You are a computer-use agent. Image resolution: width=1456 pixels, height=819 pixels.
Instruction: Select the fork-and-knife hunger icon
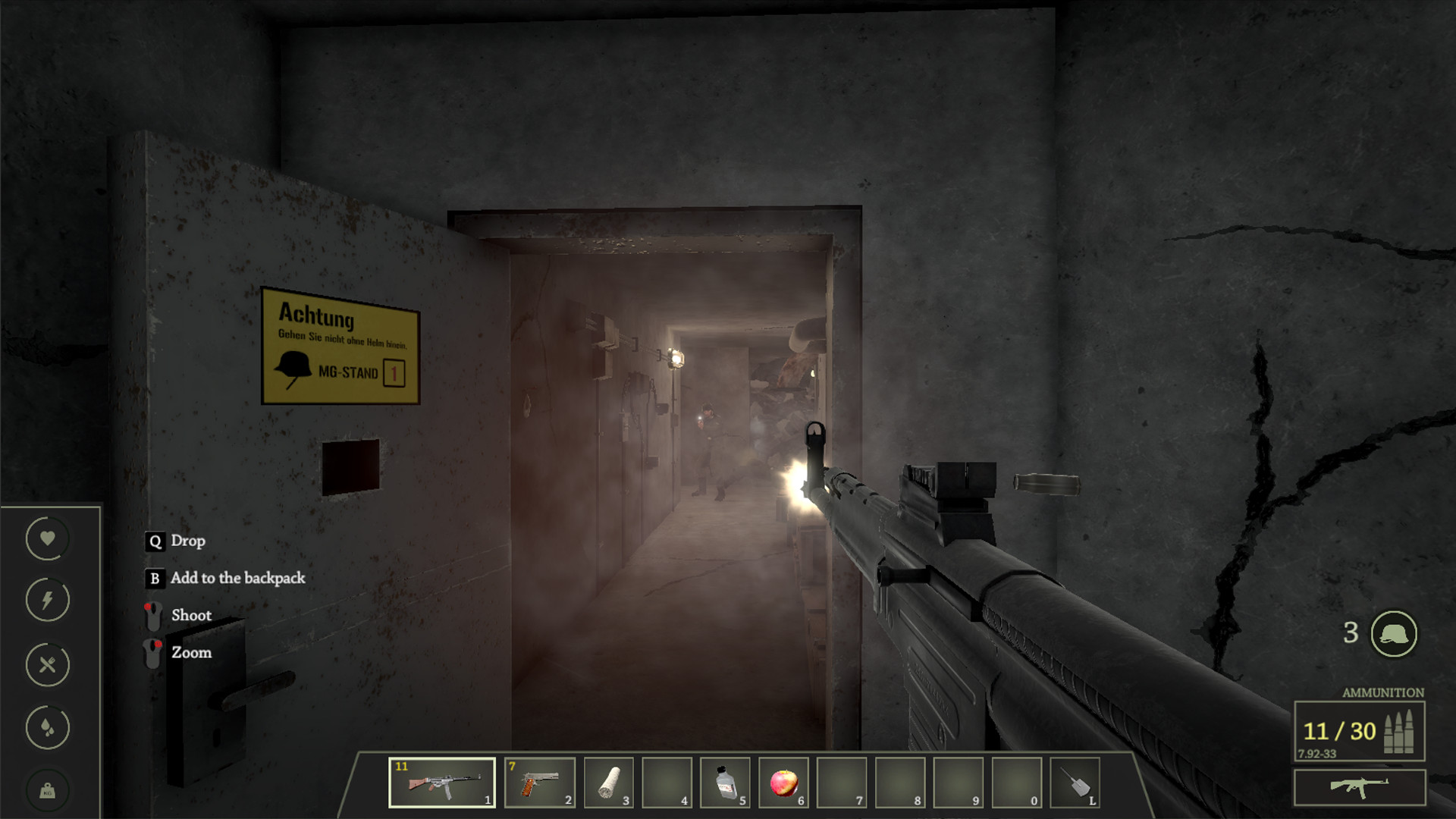coord(47,665)
